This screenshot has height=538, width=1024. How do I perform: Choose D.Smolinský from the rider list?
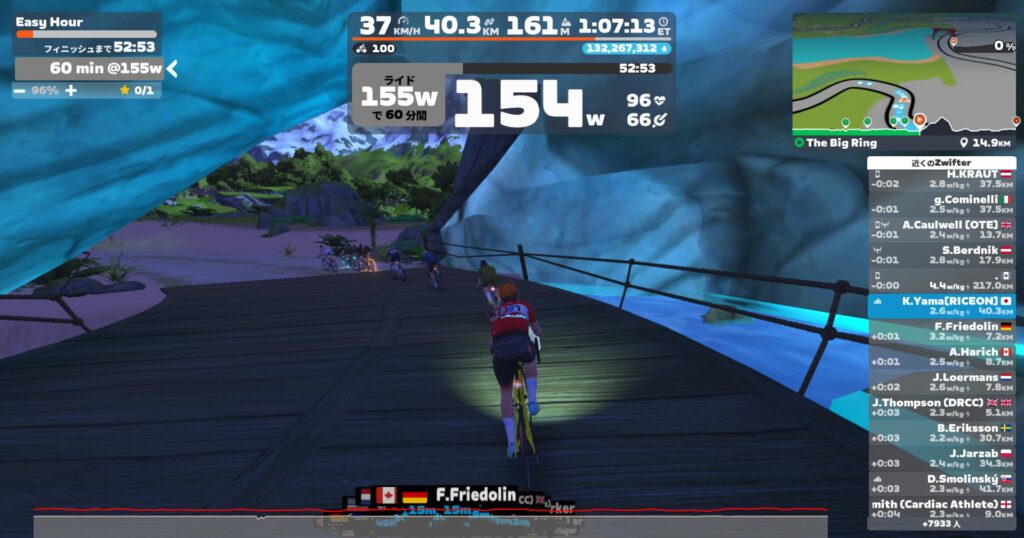(941, 484)
